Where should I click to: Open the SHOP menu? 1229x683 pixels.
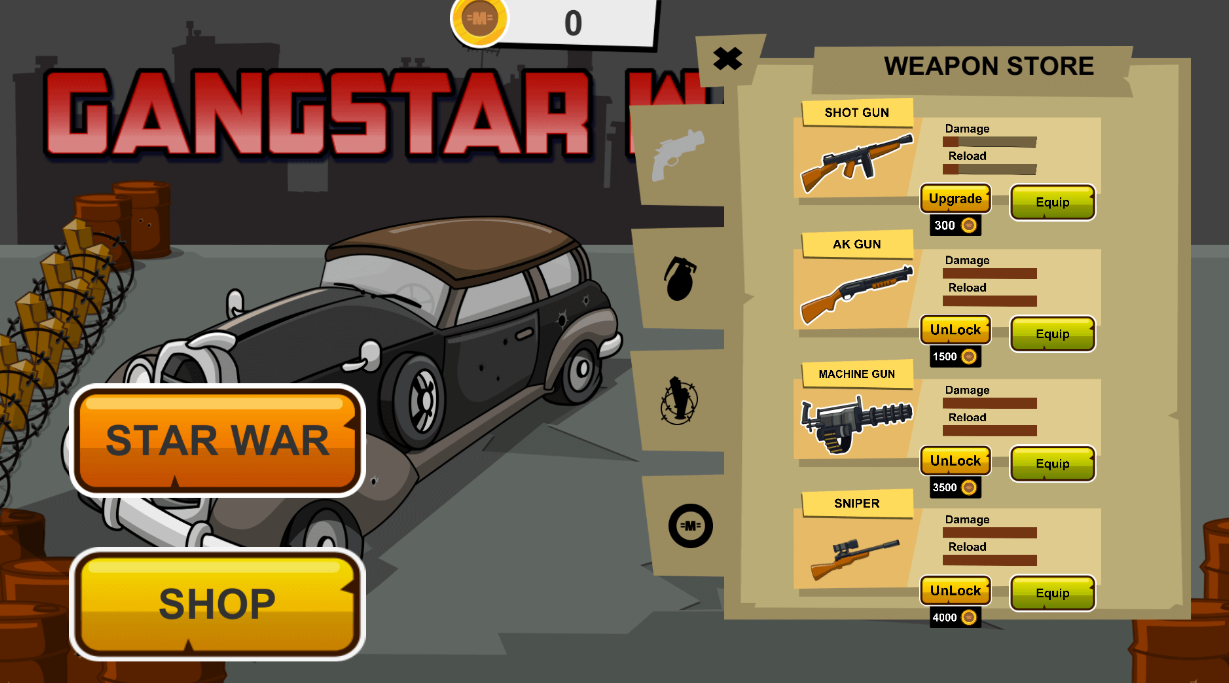tap(217, 603)
